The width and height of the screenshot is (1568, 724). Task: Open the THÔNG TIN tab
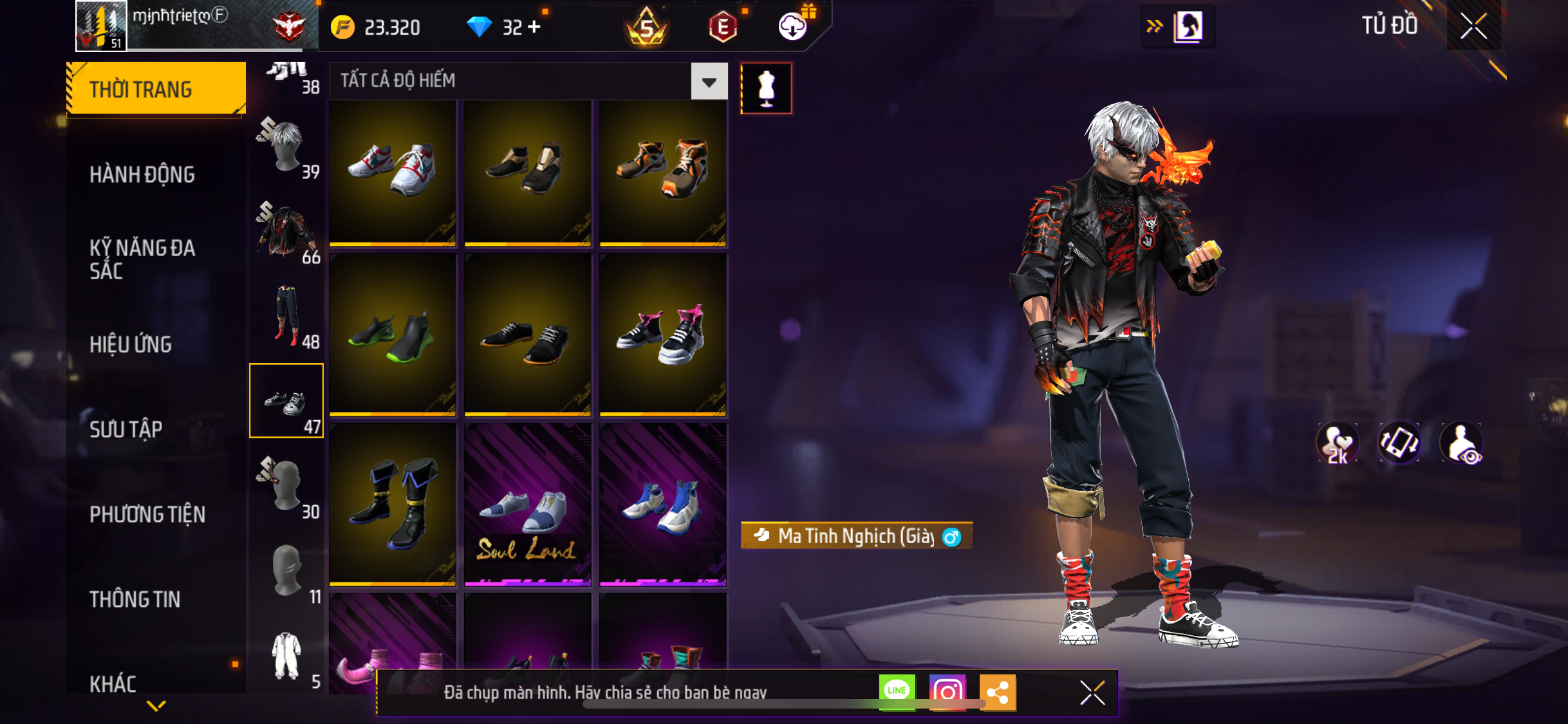135,599
